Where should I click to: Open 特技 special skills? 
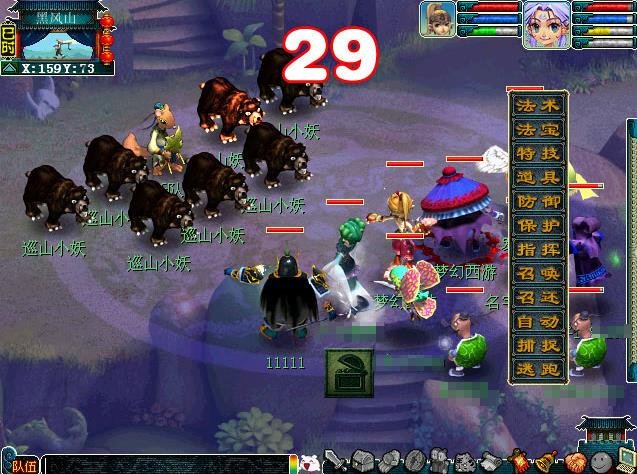click(539, 154)
